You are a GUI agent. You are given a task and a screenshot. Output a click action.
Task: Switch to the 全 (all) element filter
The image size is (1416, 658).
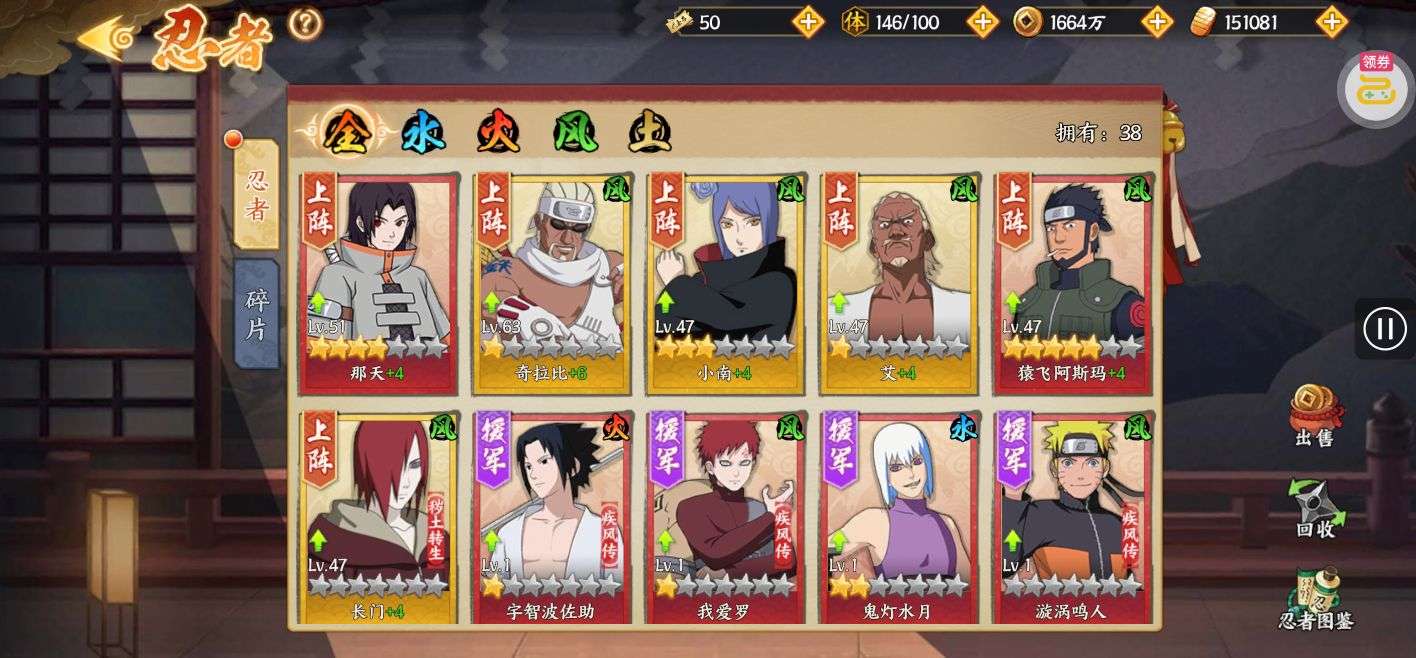346,132
